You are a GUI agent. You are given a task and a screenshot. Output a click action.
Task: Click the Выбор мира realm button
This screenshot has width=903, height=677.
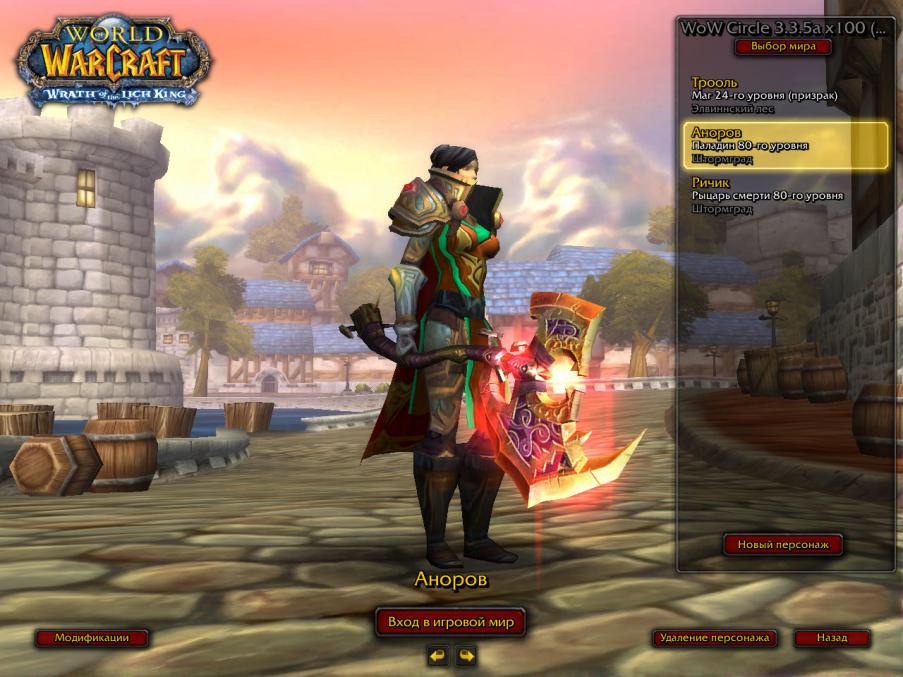click(783, 47)
